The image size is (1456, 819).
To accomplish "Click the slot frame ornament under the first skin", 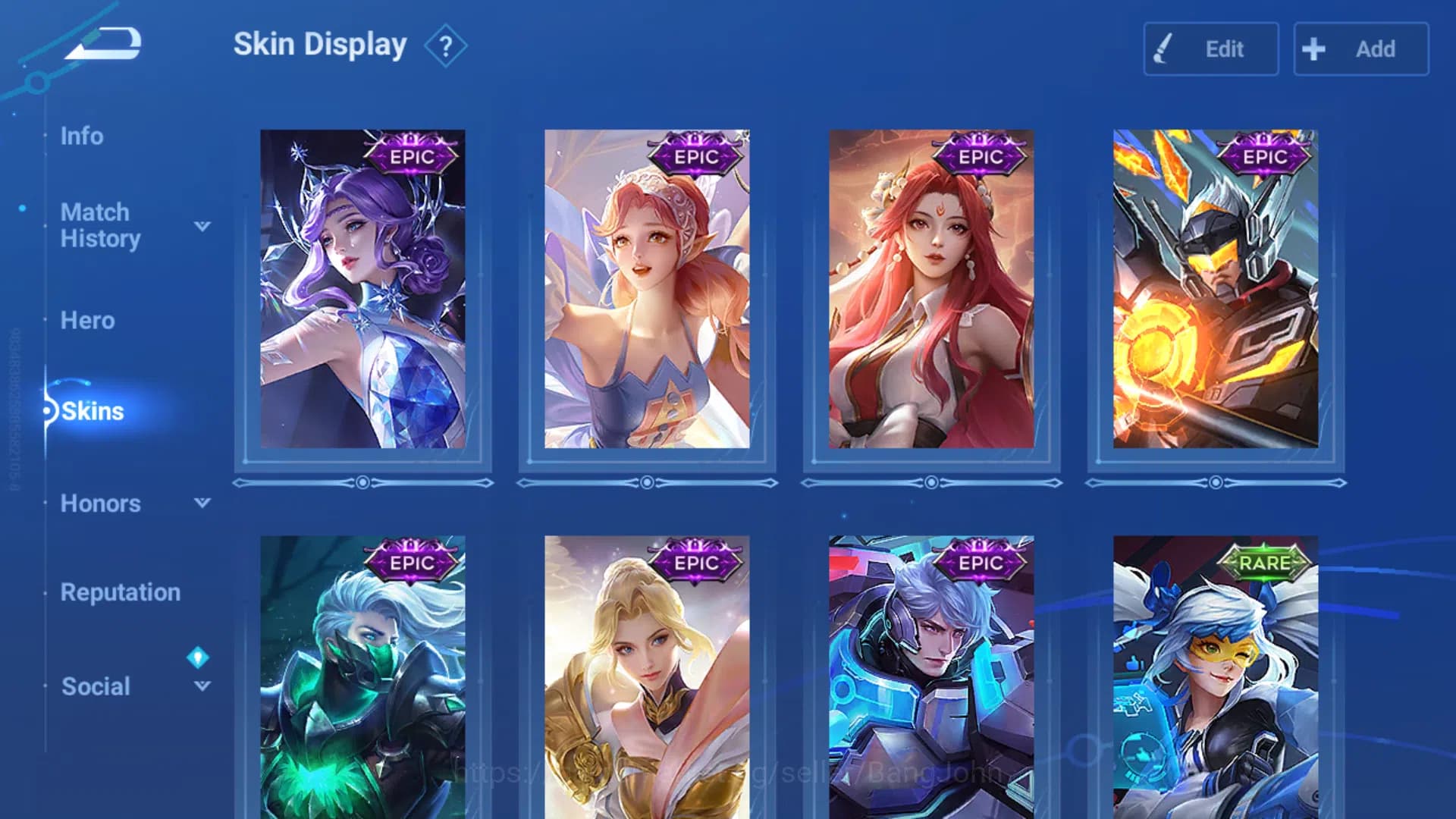I will pyautogui.click(x=362, y=481).
